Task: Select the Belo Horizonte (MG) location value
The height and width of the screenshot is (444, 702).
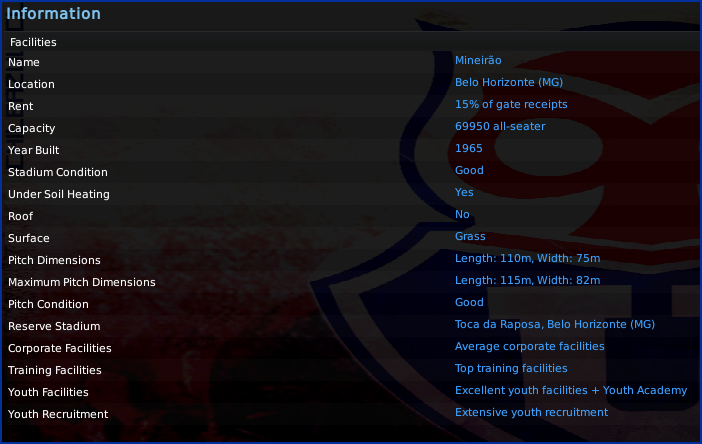Action: point(510,83)
